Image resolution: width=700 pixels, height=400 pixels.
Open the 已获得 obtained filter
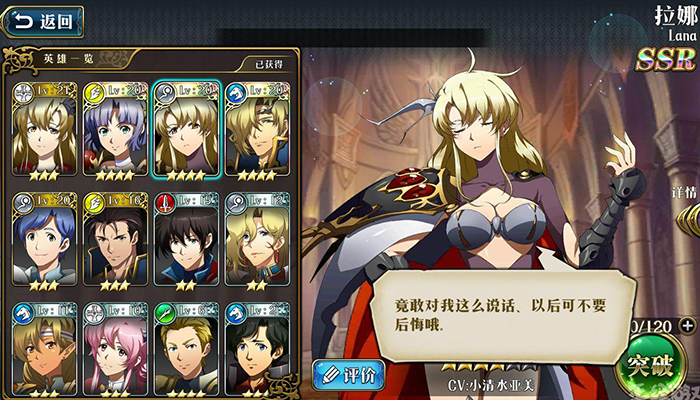tap(267, 65)
